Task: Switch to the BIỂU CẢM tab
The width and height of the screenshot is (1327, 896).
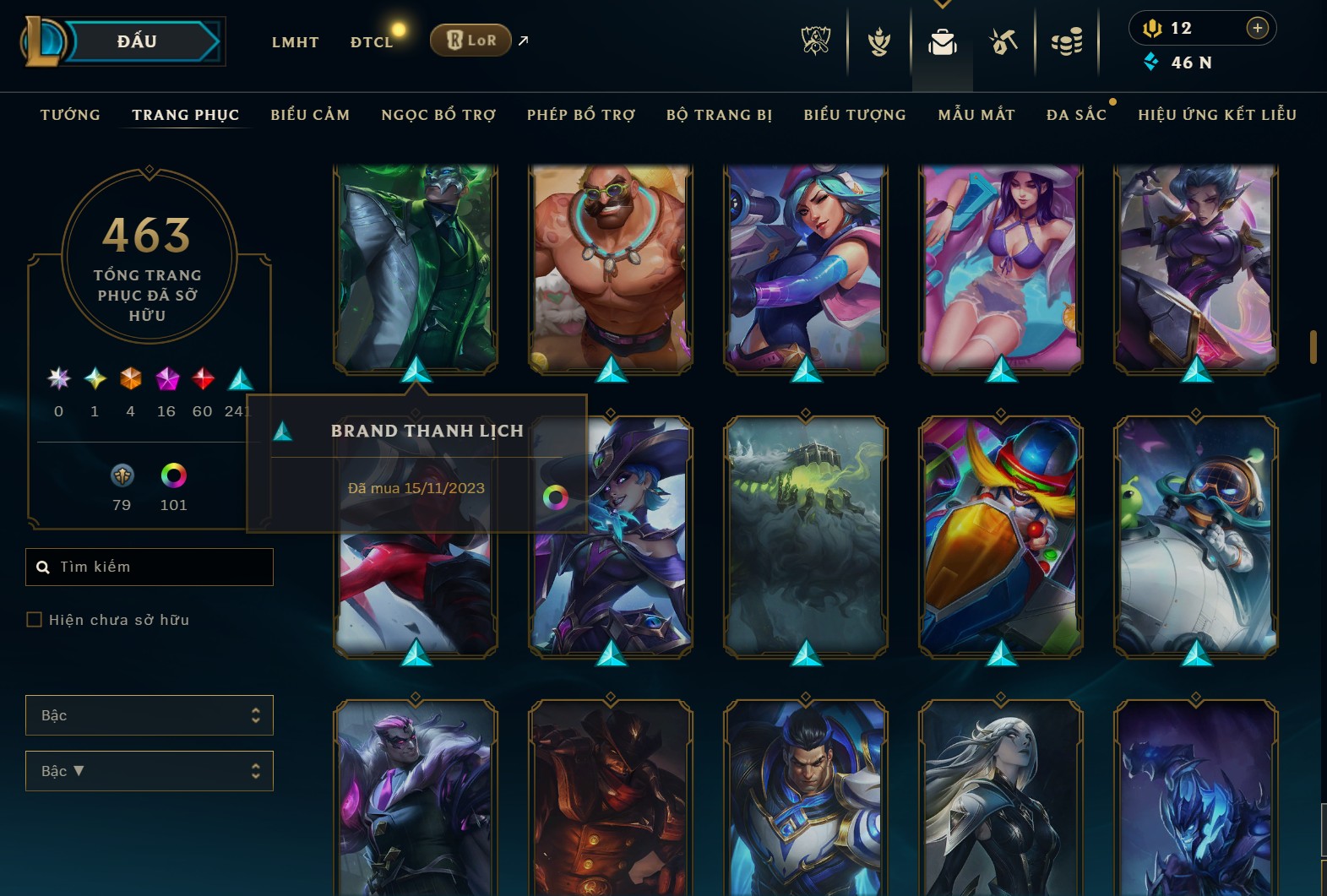Action: [x=310, y=114]
